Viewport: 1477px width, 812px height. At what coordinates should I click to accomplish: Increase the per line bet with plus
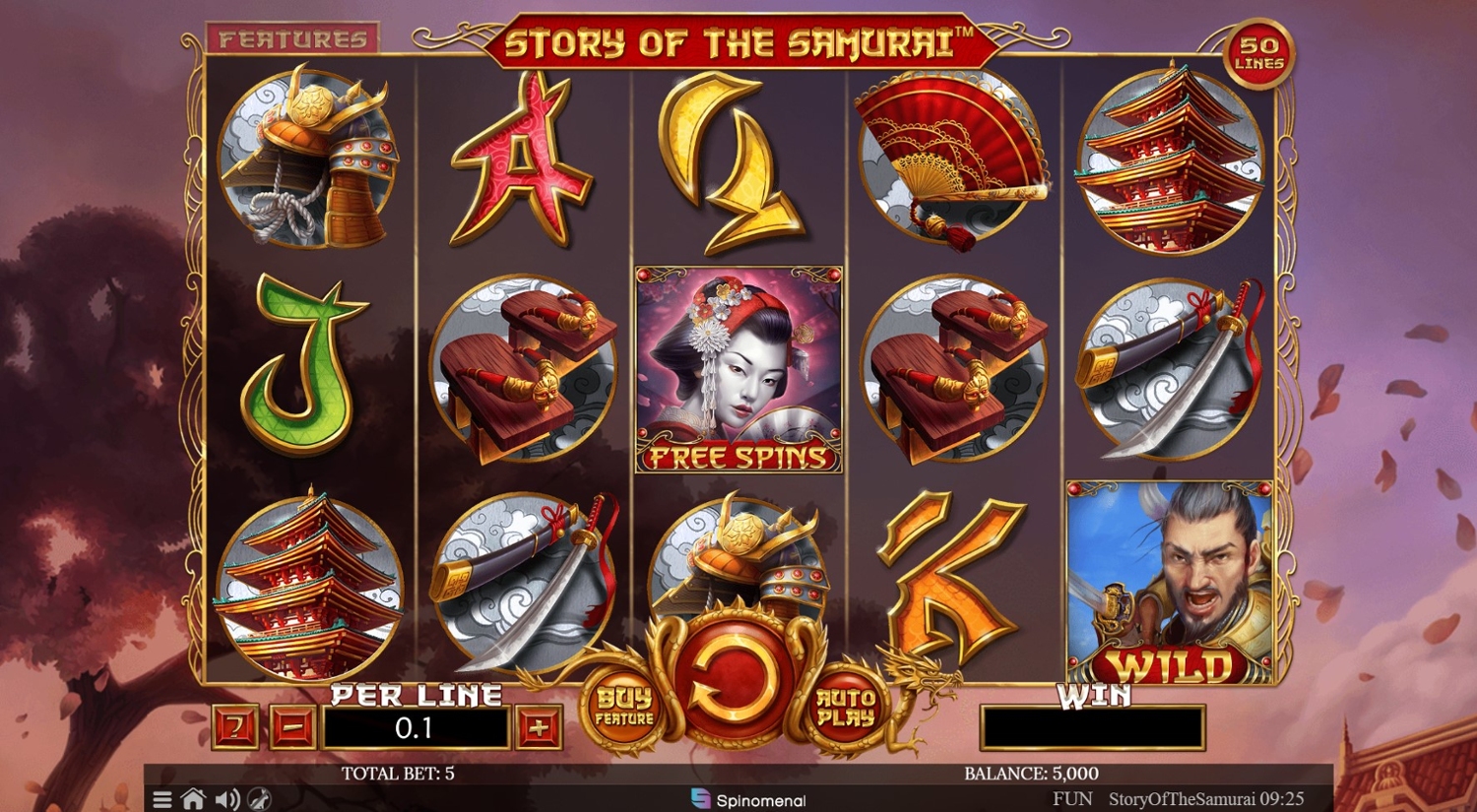pyautogui.click(x=539, y=728)
